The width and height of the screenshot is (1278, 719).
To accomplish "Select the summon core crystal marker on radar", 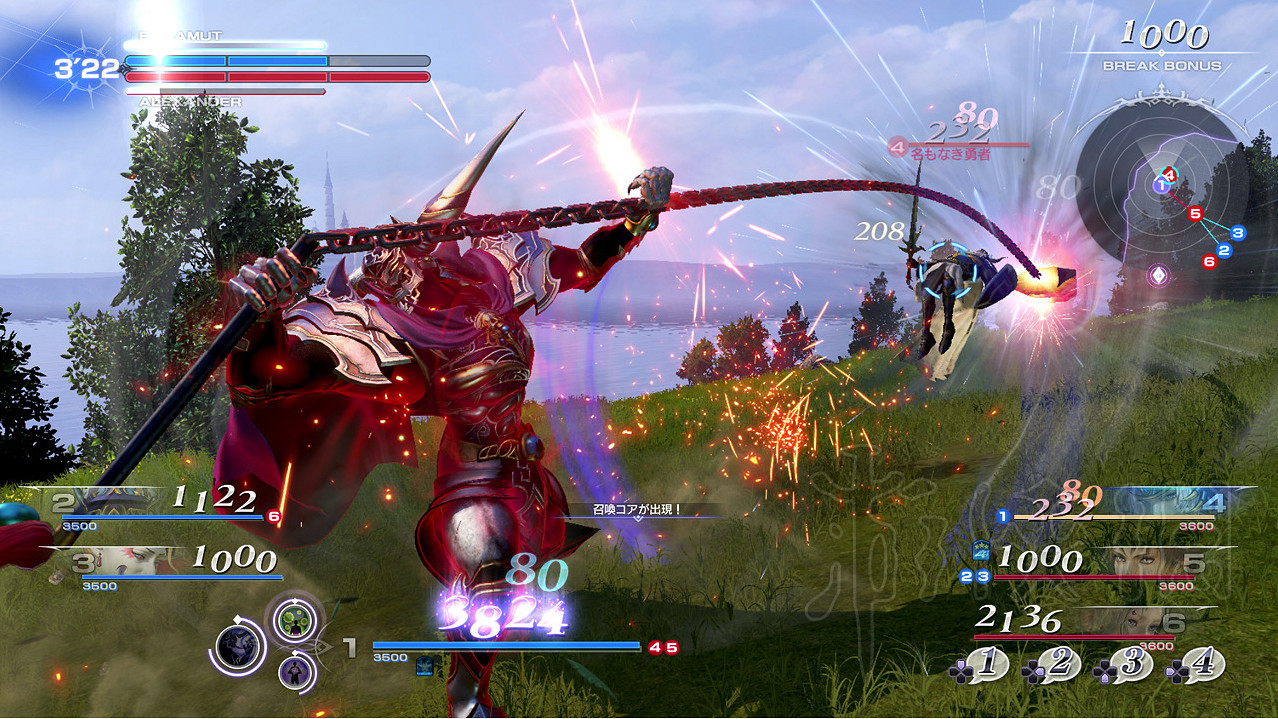I will (x=1158, y=274).
